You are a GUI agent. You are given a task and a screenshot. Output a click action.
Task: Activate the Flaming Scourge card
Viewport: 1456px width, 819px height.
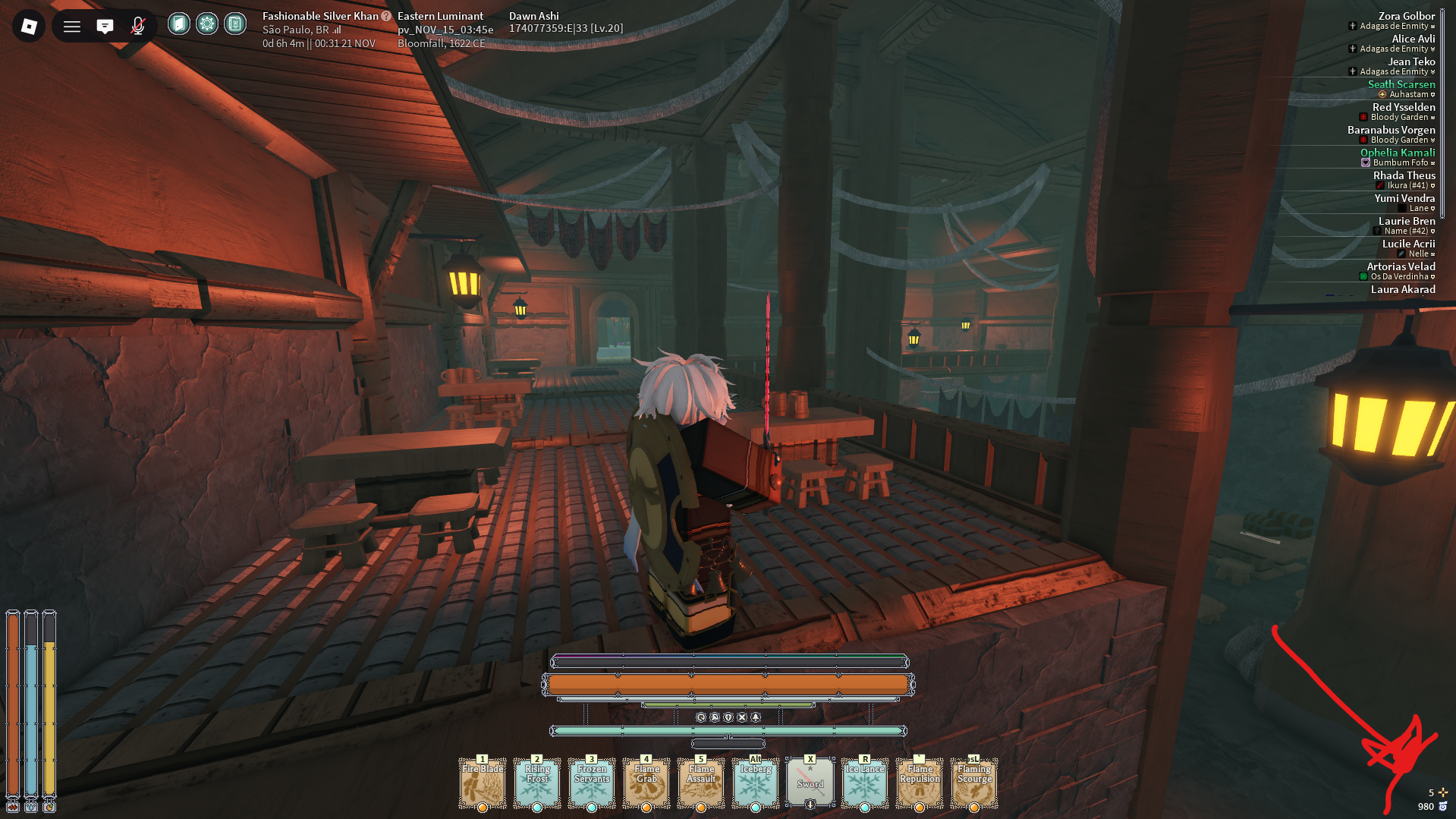(x=974, y=783)
